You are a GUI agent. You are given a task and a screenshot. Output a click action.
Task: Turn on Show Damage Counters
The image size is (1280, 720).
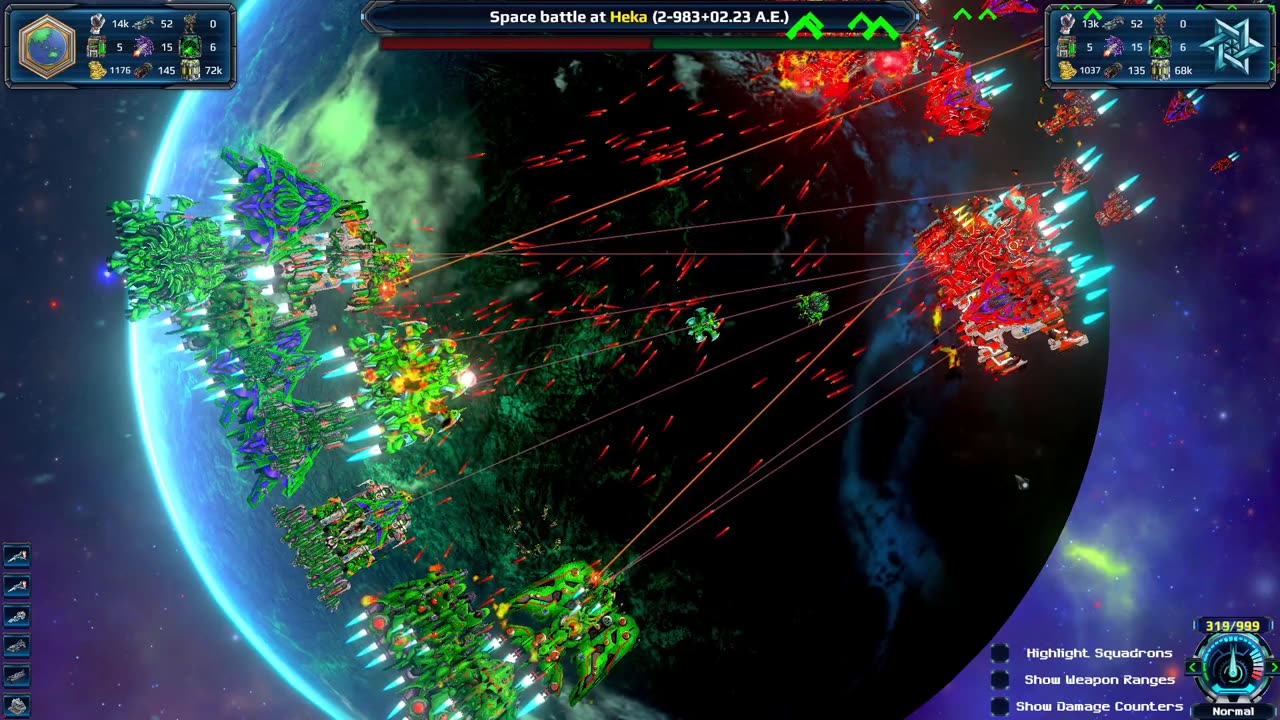[1000, 706]
